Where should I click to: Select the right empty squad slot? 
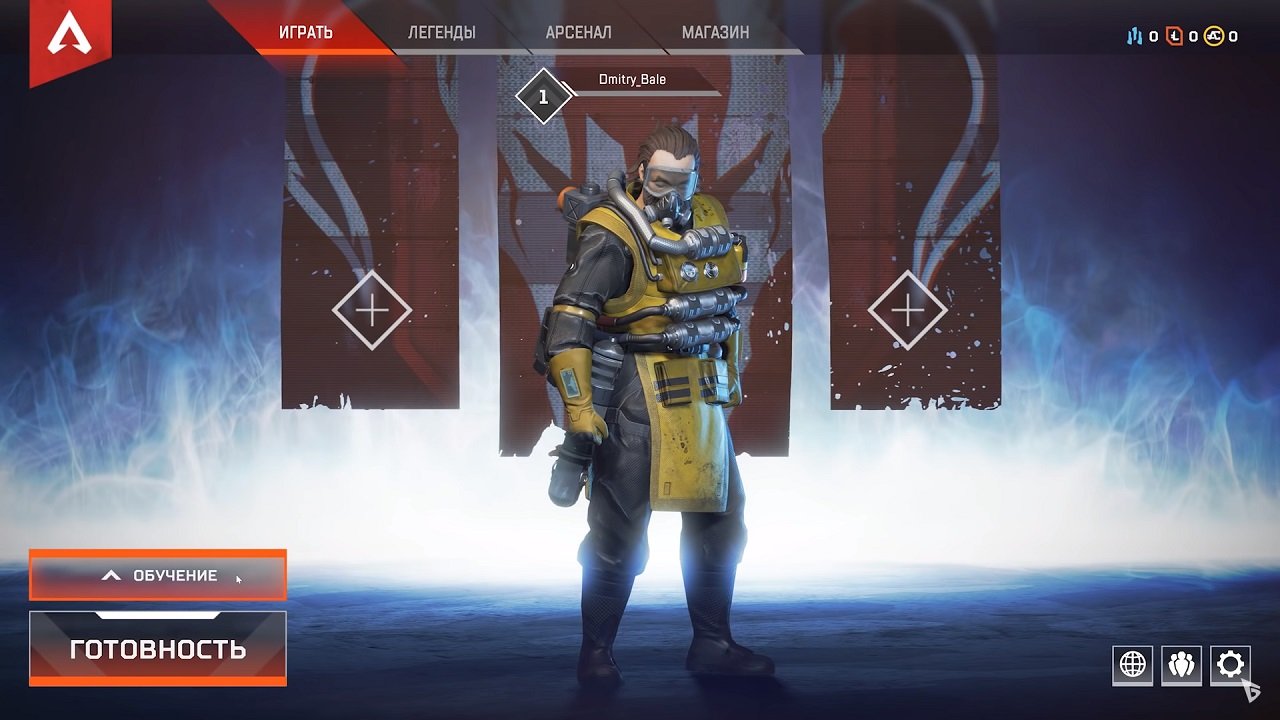(908, 310)
